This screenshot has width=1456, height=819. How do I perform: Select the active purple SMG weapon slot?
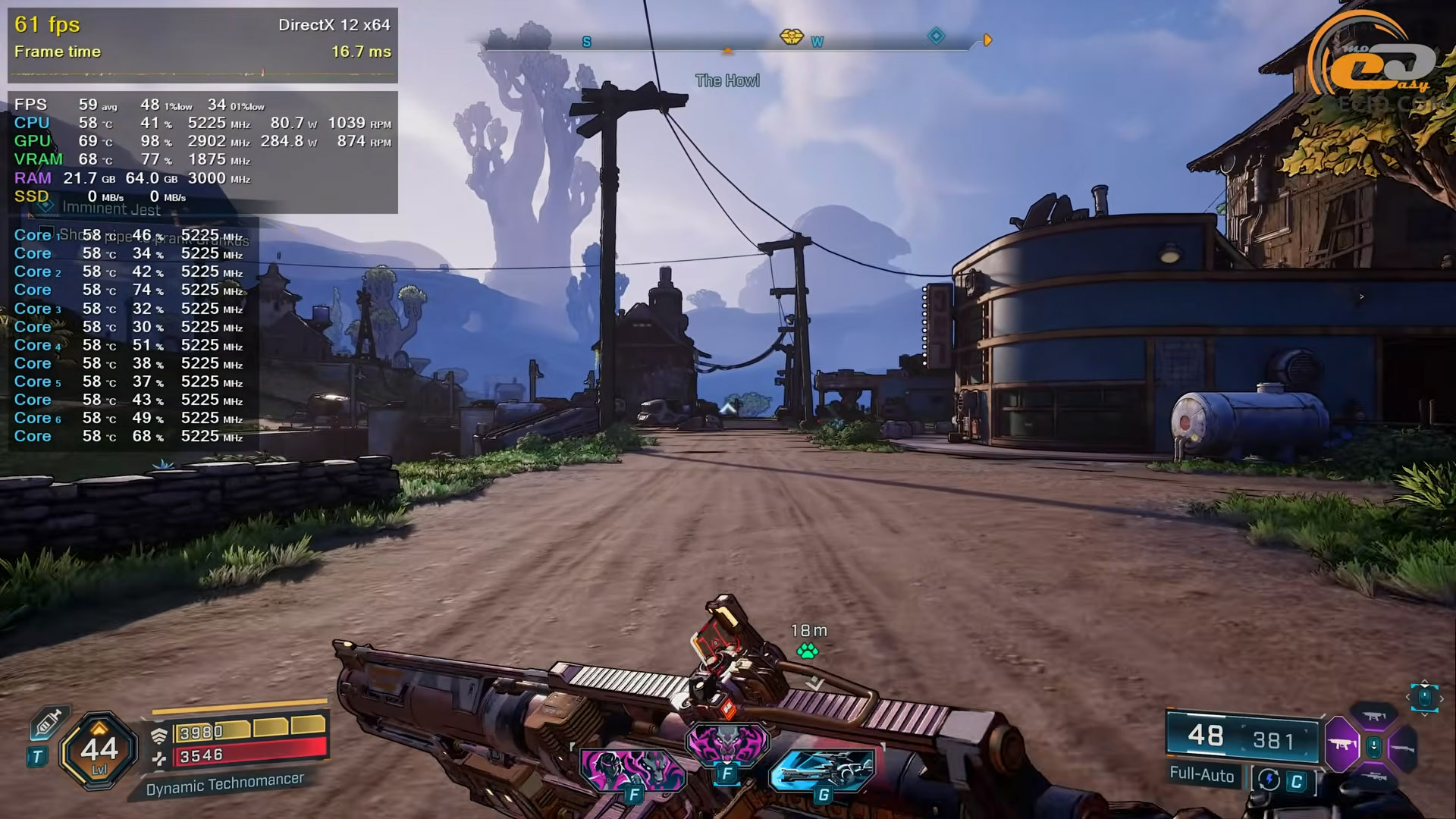tap(1341, 745)
